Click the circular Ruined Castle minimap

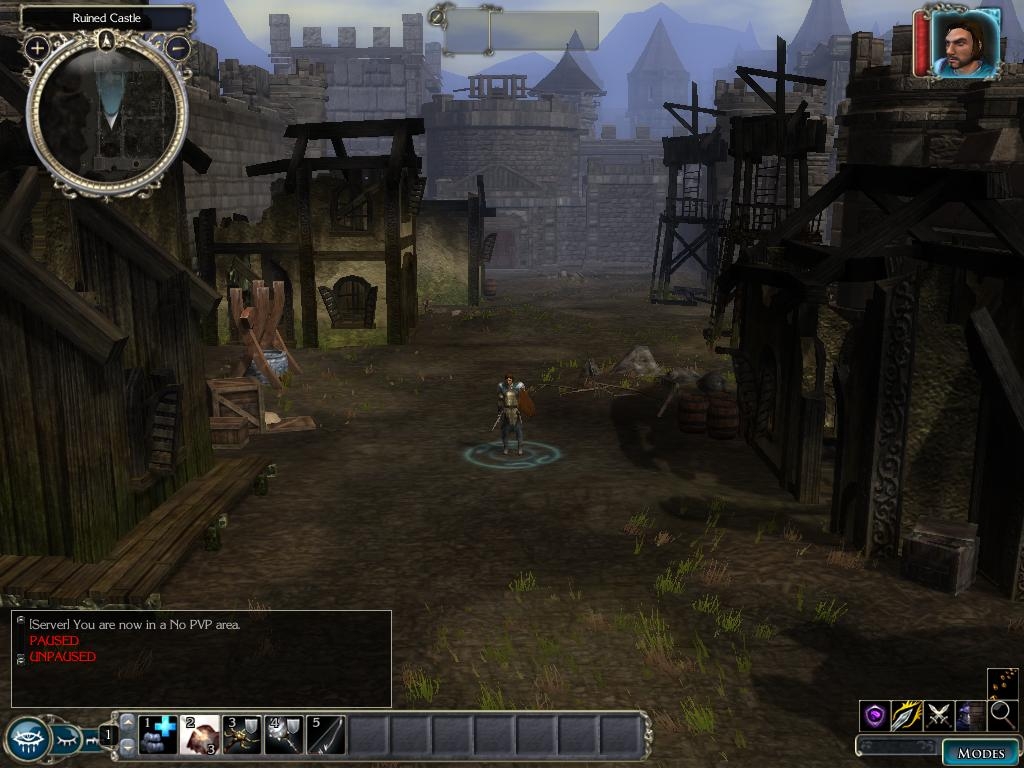pos(106,113)
